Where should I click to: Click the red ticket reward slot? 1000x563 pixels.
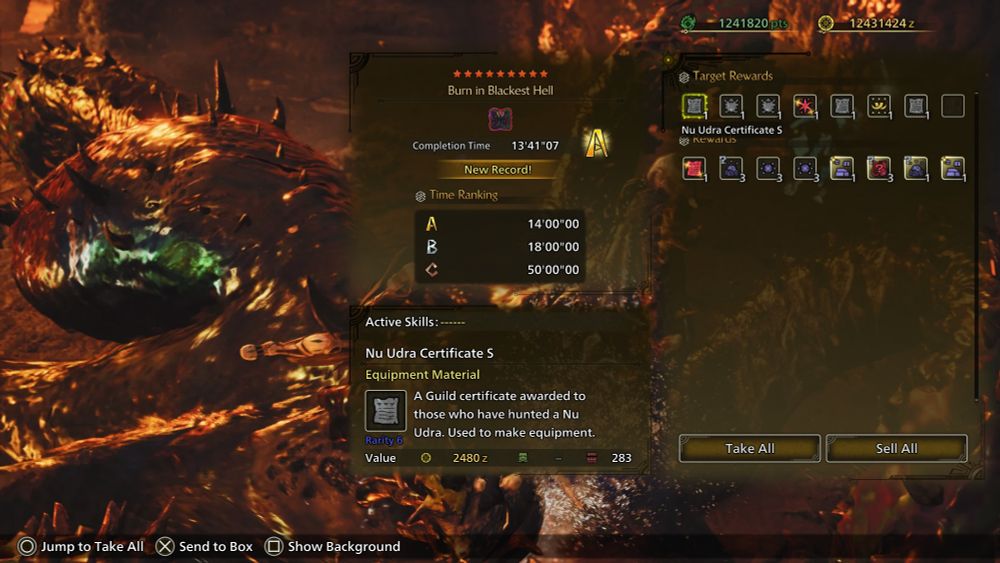694,168
